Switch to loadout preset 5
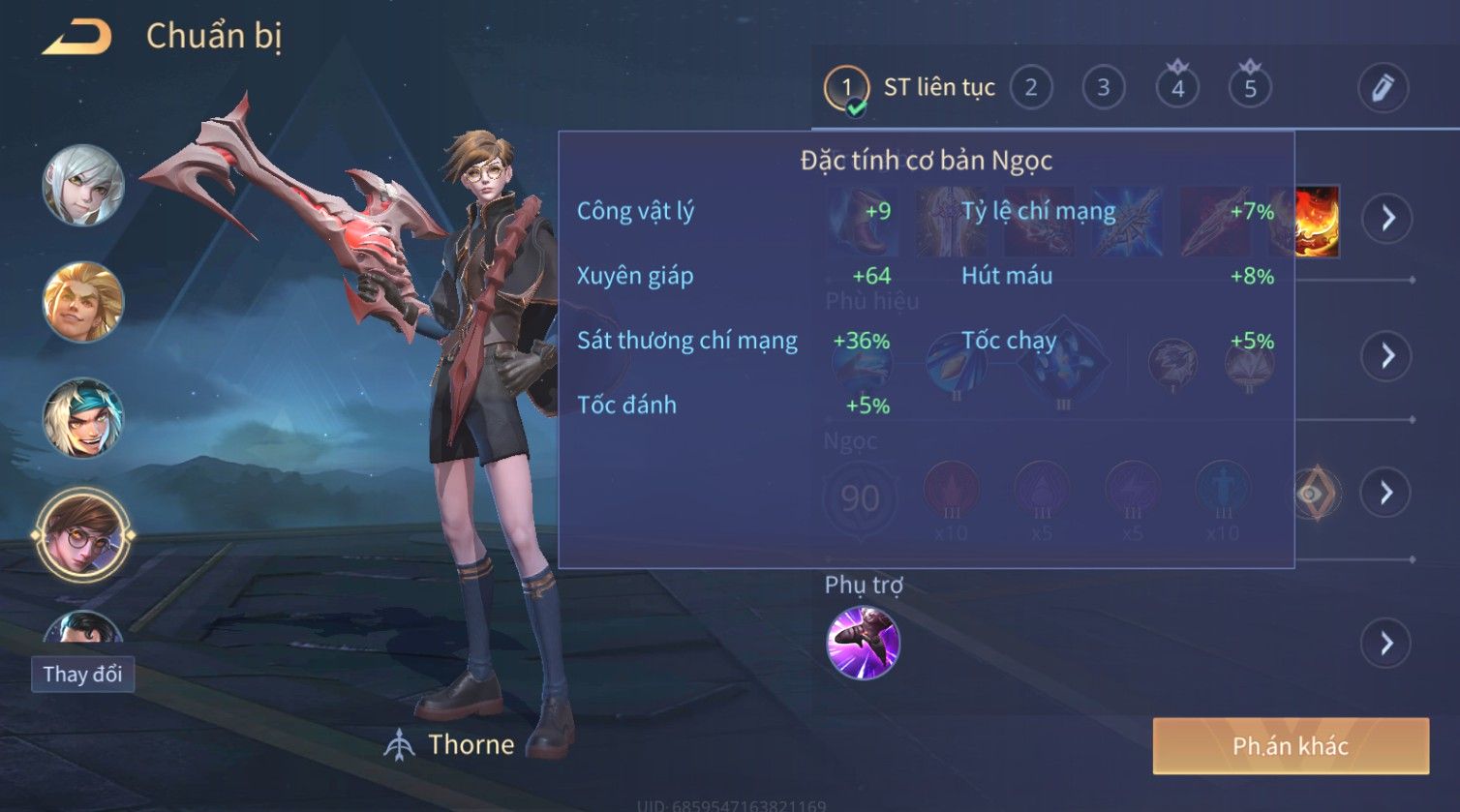Image resolution: width=1460 pixels, height=812 pixels. (1250, 88)
